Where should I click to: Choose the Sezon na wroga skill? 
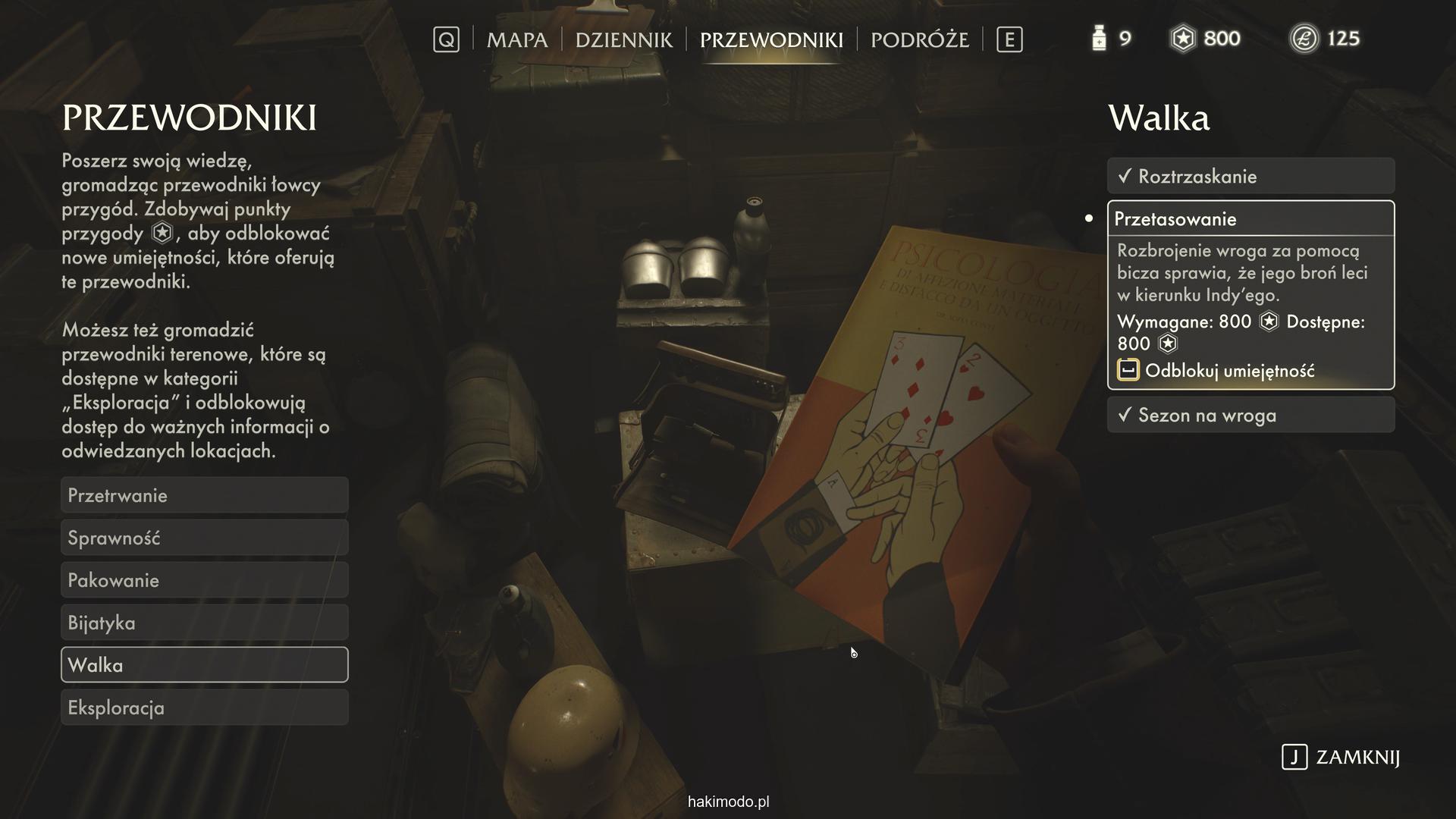[1250, 415]
